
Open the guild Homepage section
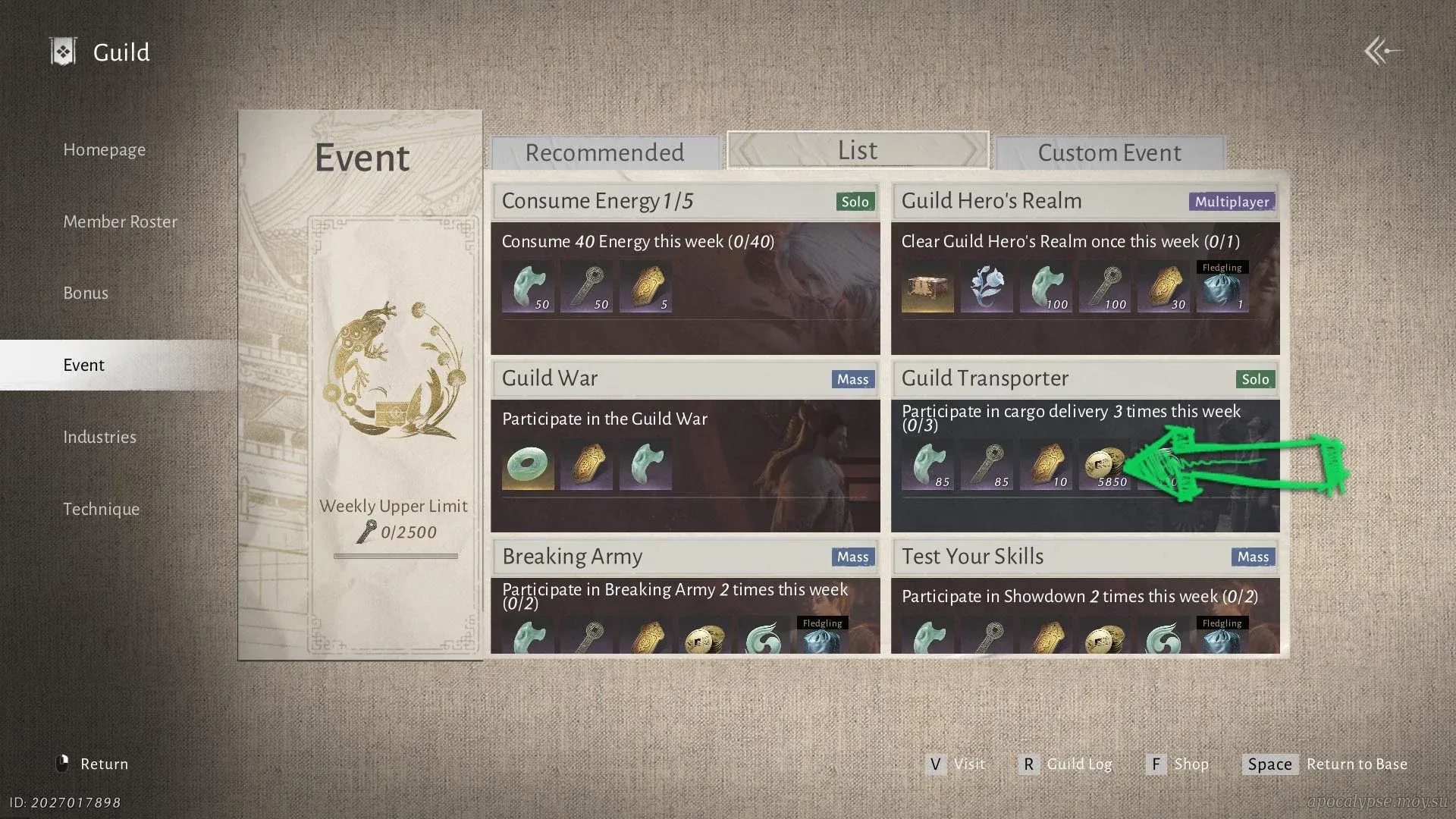104,150
